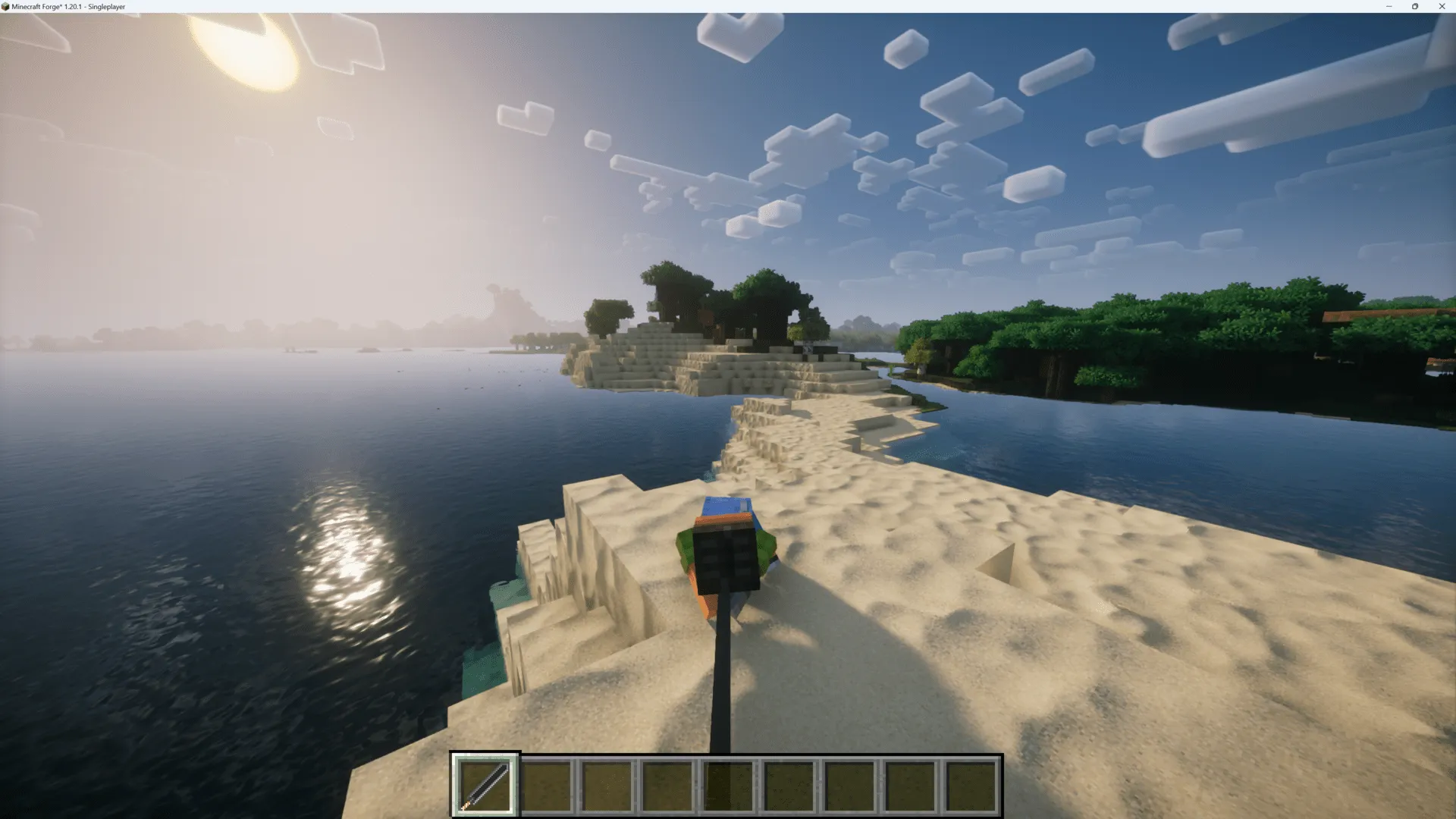The width and height of the screenshot is (1456, 819).
Task: Click the empty third hotbar slot
Action: point(607,785)
